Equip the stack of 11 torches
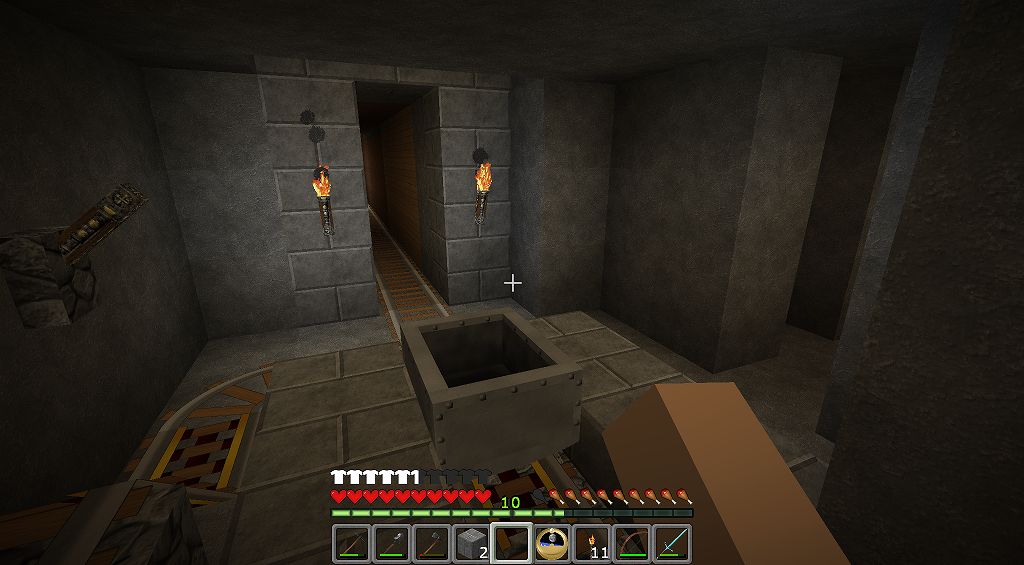The image size is (1024, 565). click(x=591, y=543)
